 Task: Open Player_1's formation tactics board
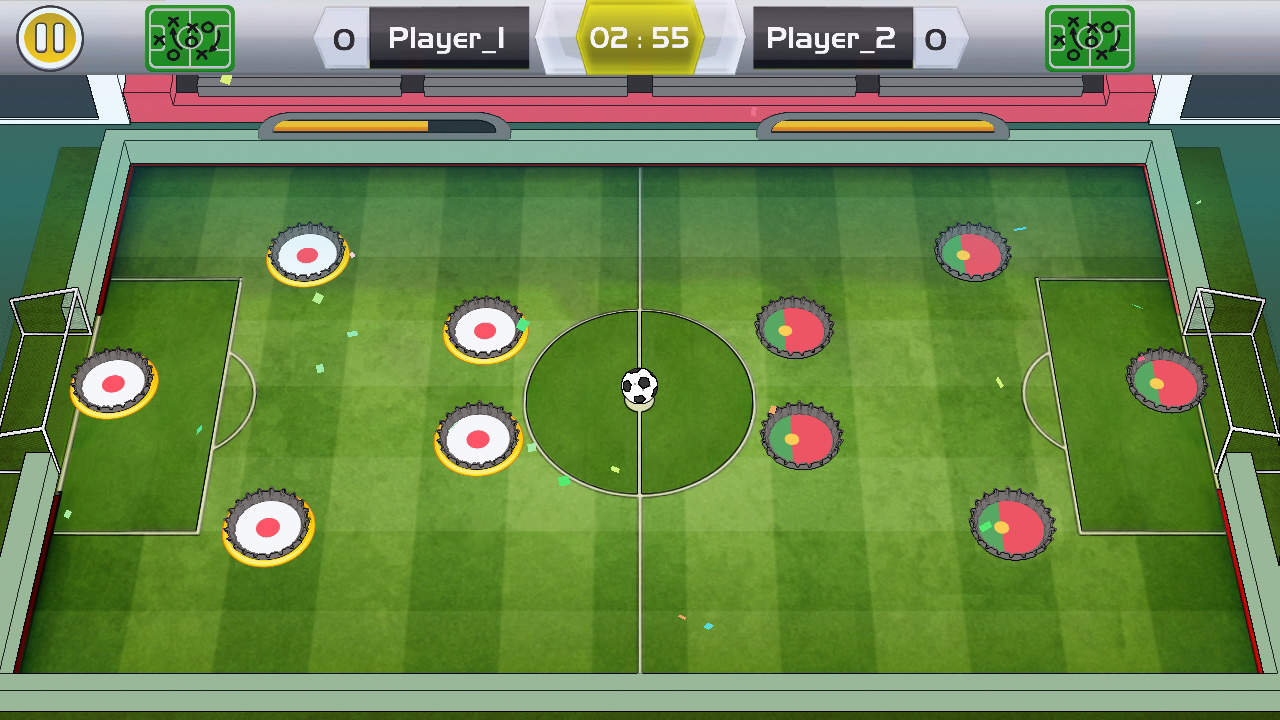[x=190, y=38]
